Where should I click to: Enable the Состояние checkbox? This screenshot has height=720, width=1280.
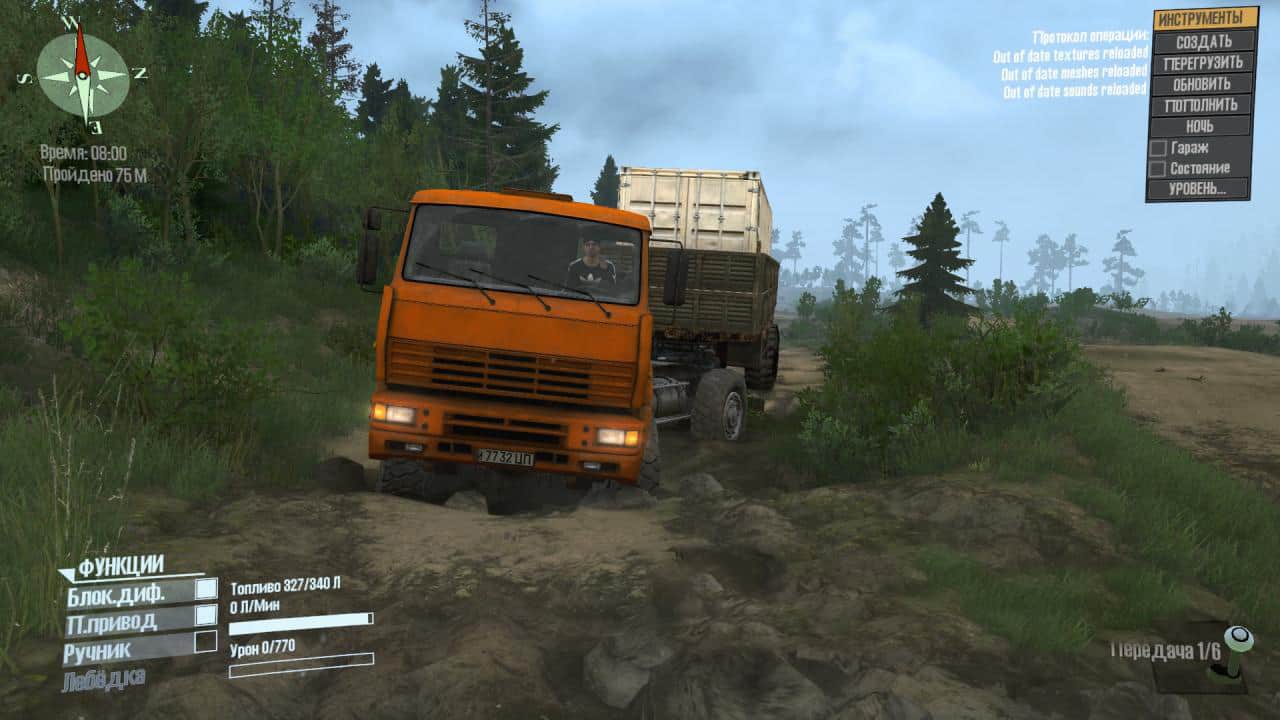click(x=1158, y=169)
